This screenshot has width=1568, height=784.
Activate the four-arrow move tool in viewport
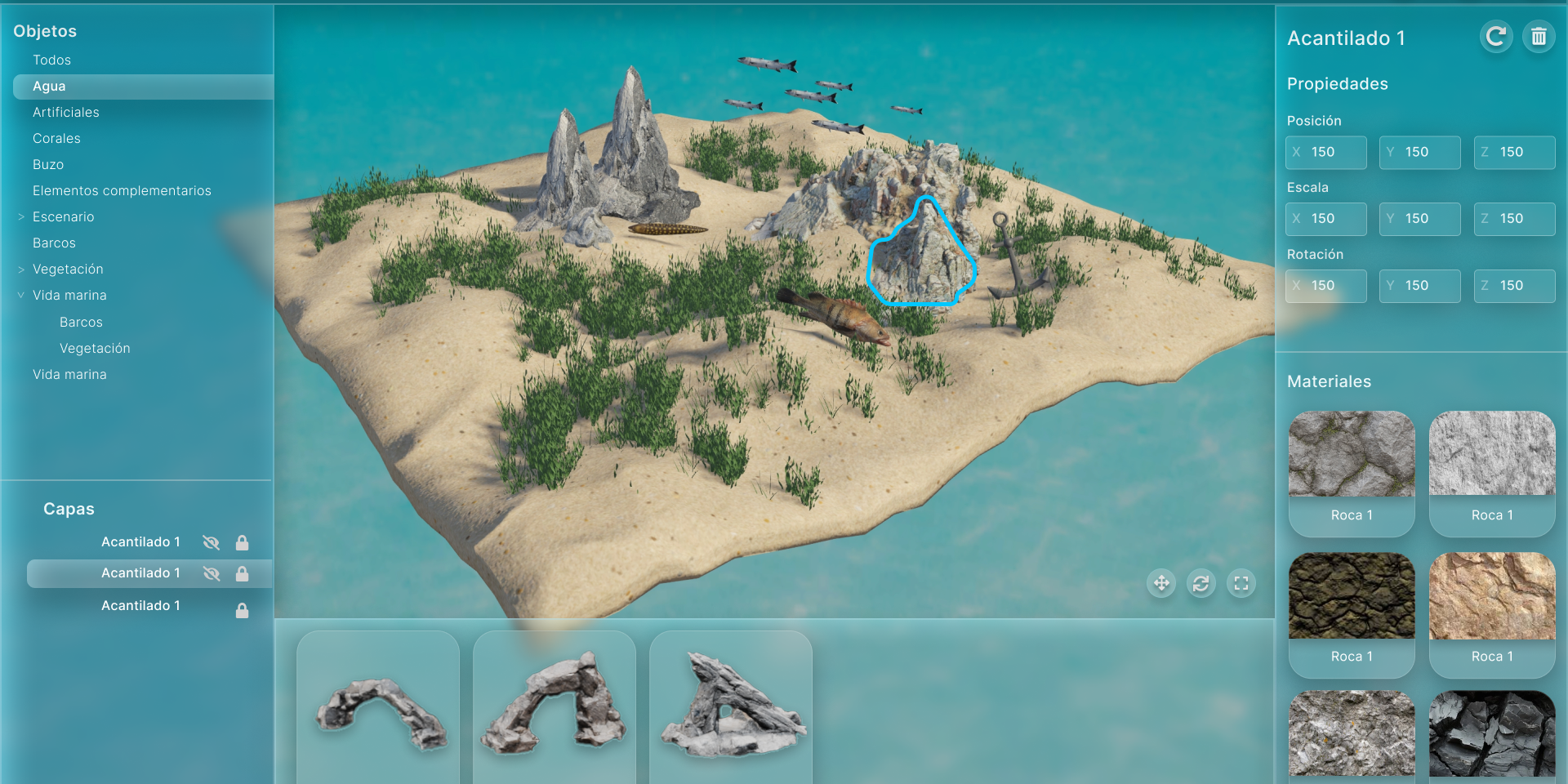(x=1161, y=583)
